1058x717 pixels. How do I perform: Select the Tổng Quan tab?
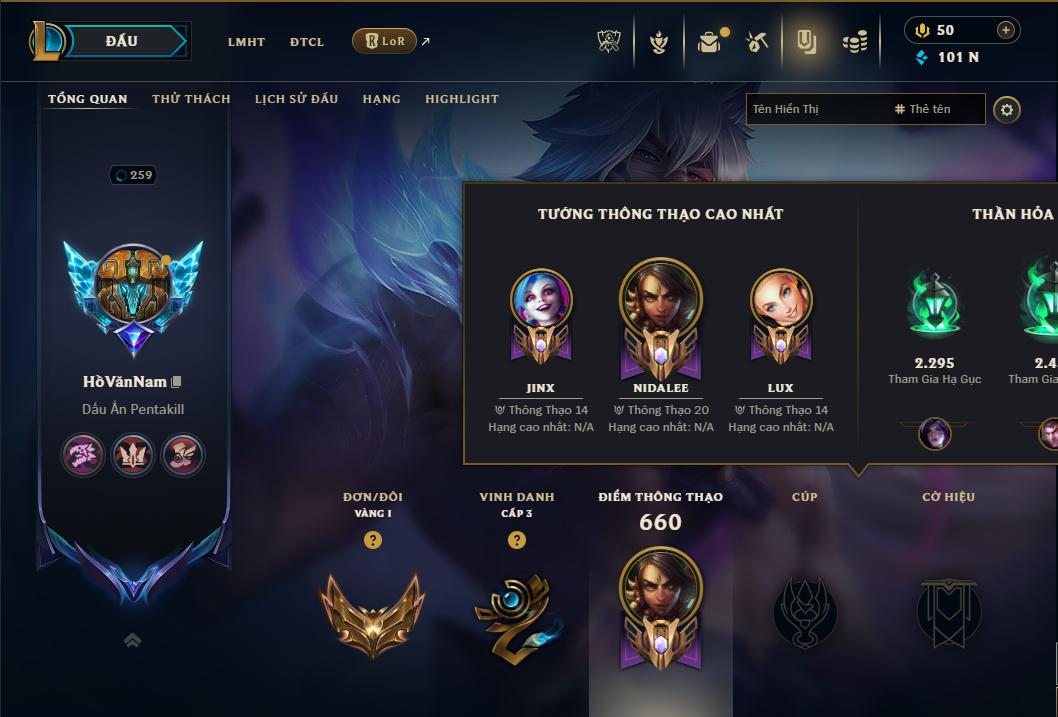88,99
